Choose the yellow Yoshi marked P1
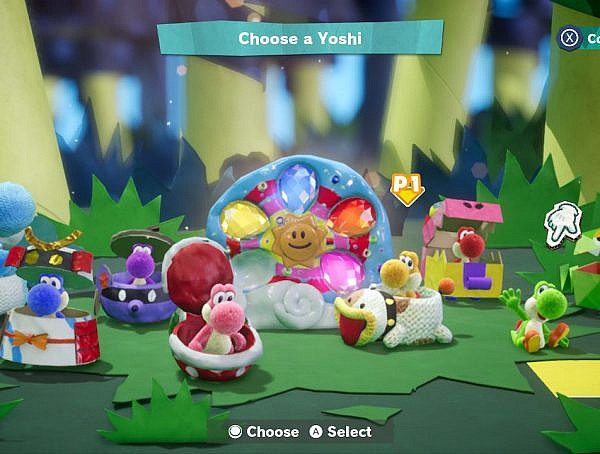Viewport: 600px width, 454px height. pos(398,275)
